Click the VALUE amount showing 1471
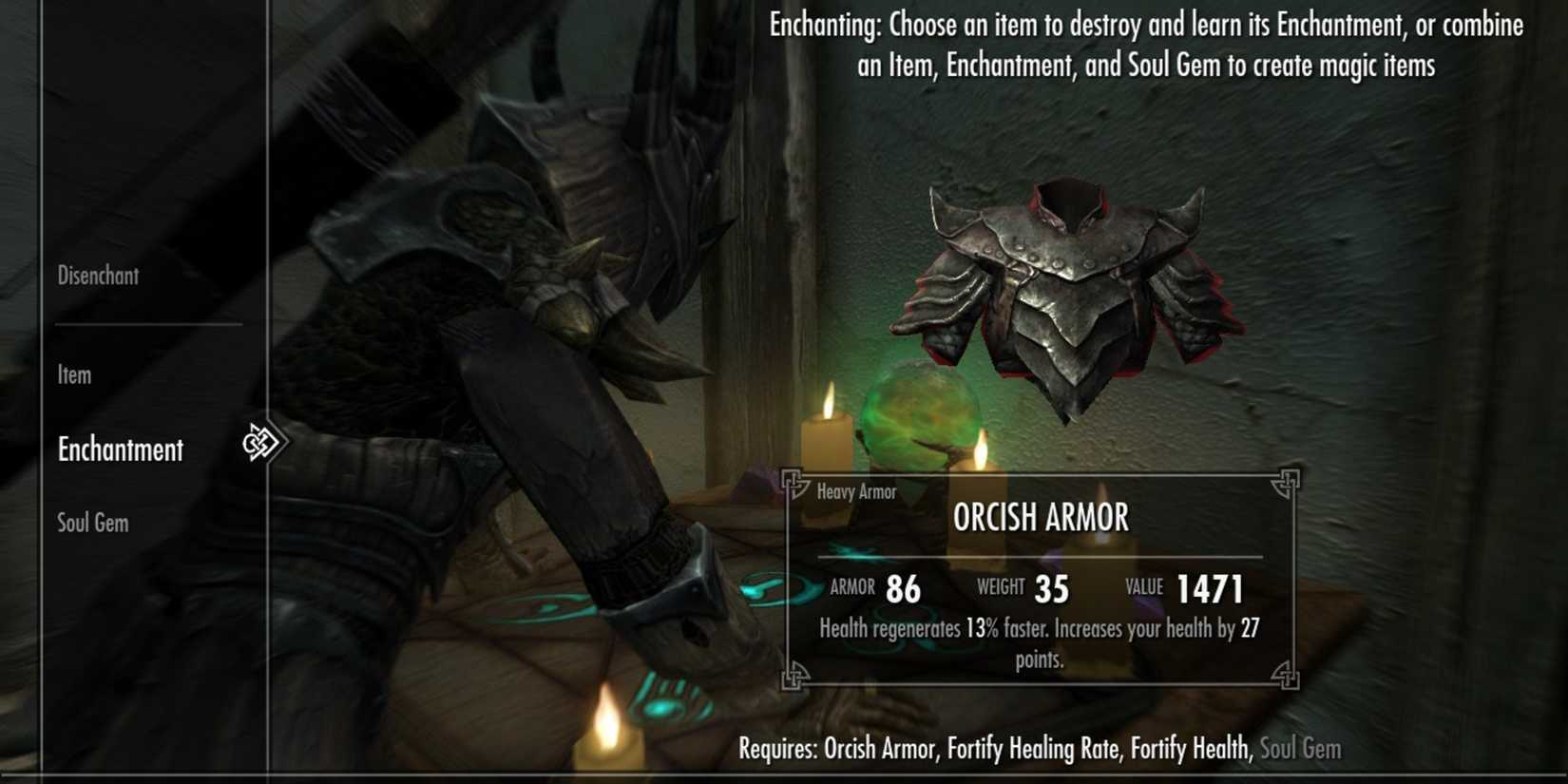1568x784 pixels. coord(1209,587)
